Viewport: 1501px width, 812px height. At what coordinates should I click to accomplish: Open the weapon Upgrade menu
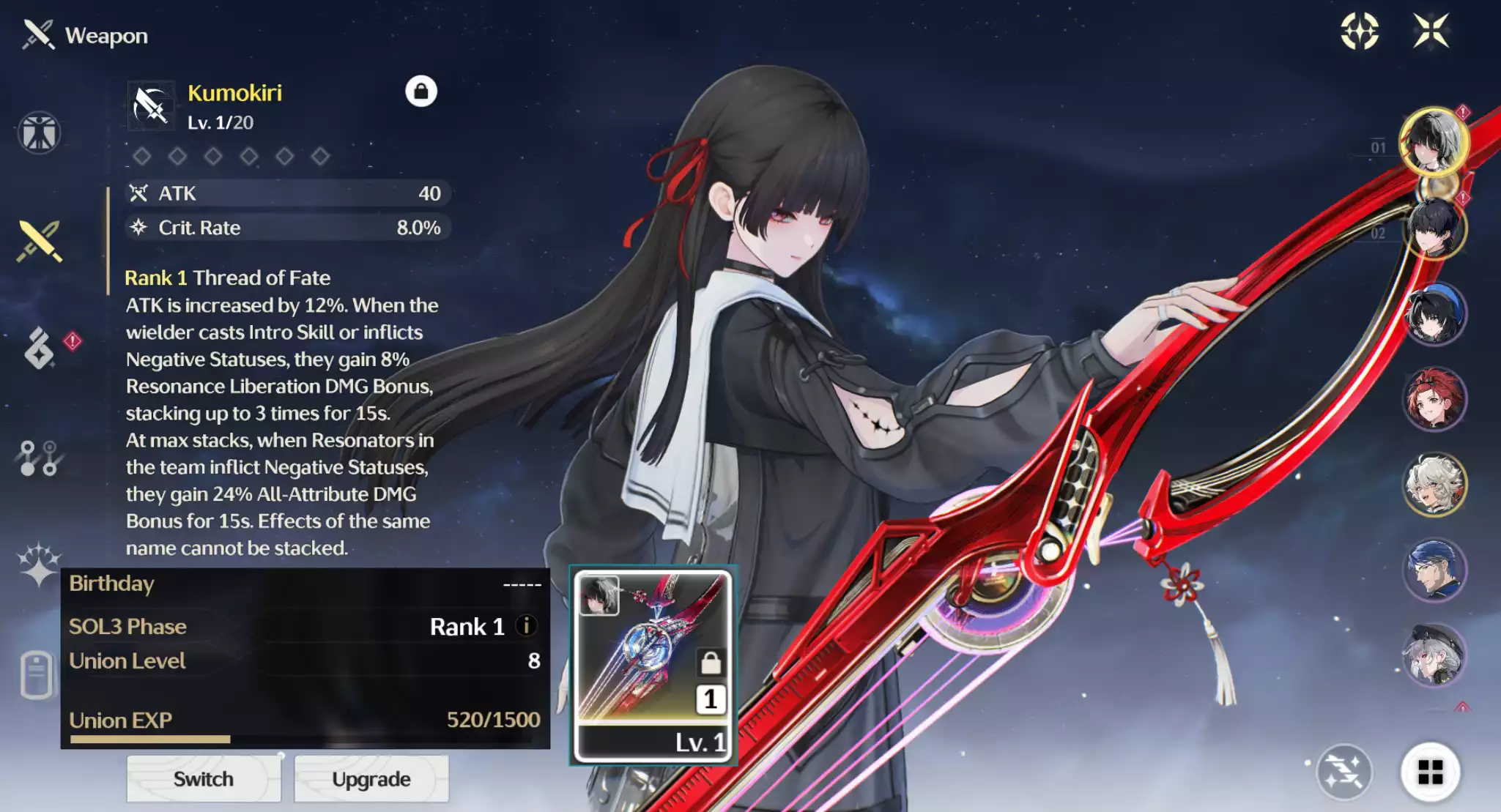tap(371, 779)
